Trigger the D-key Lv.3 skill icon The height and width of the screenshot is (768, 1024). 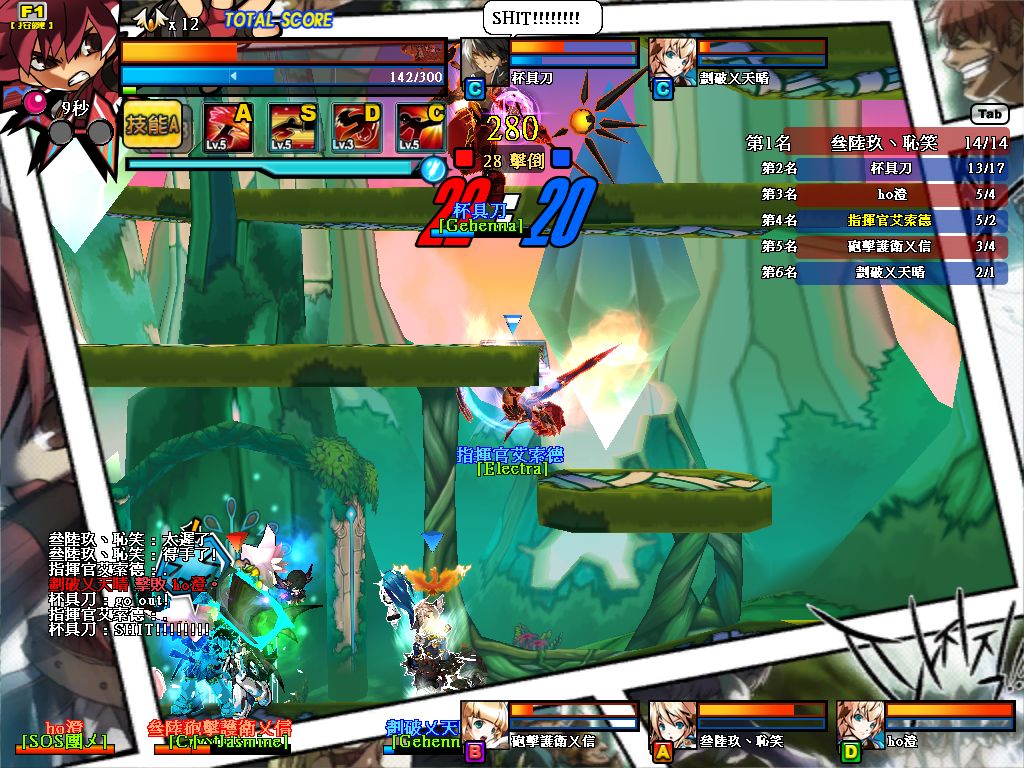pyautogui.click(x=356, y=128)
